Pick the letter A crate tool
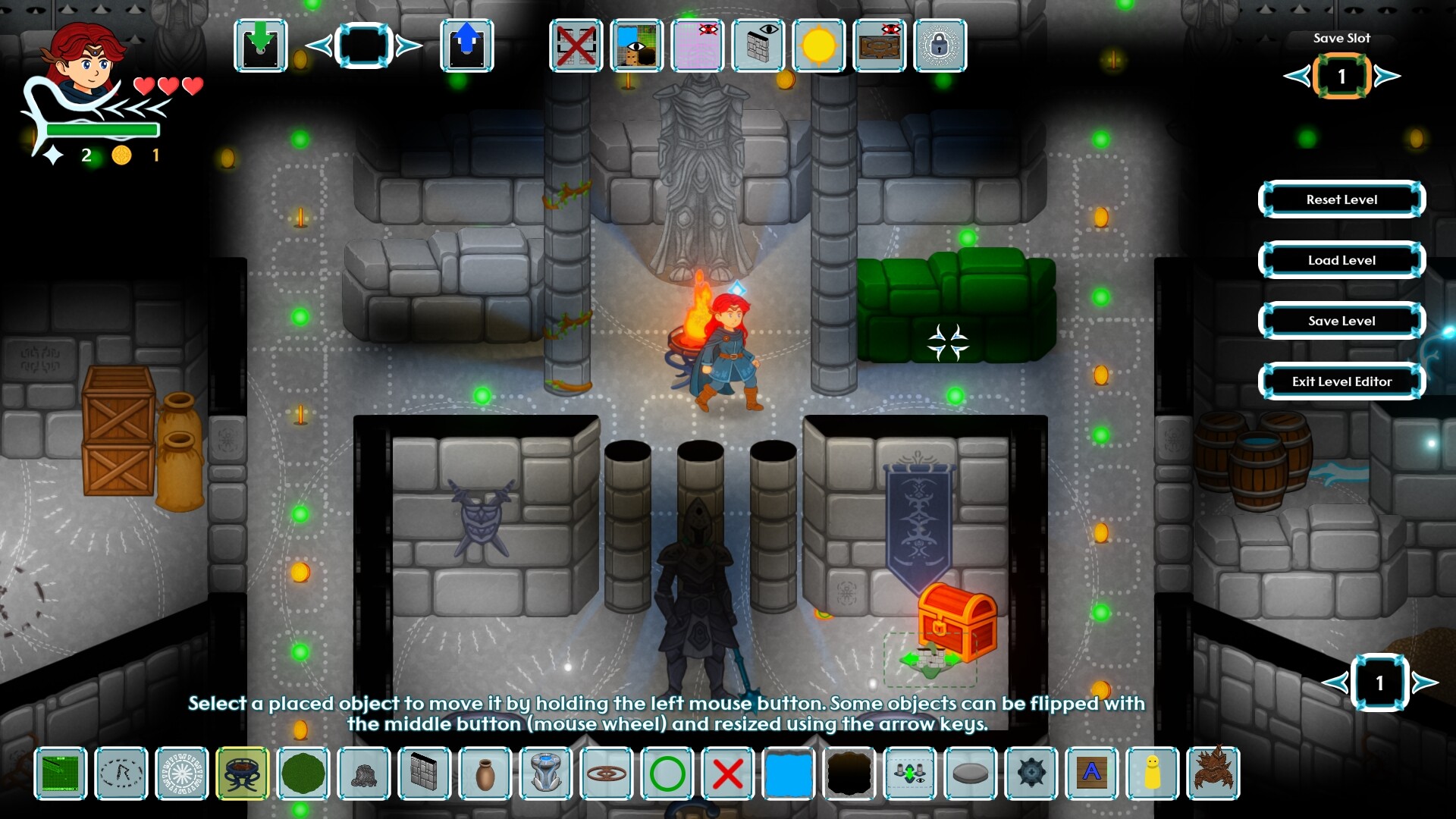The width and height of the screenshot is (1456, 819). 1092,773
